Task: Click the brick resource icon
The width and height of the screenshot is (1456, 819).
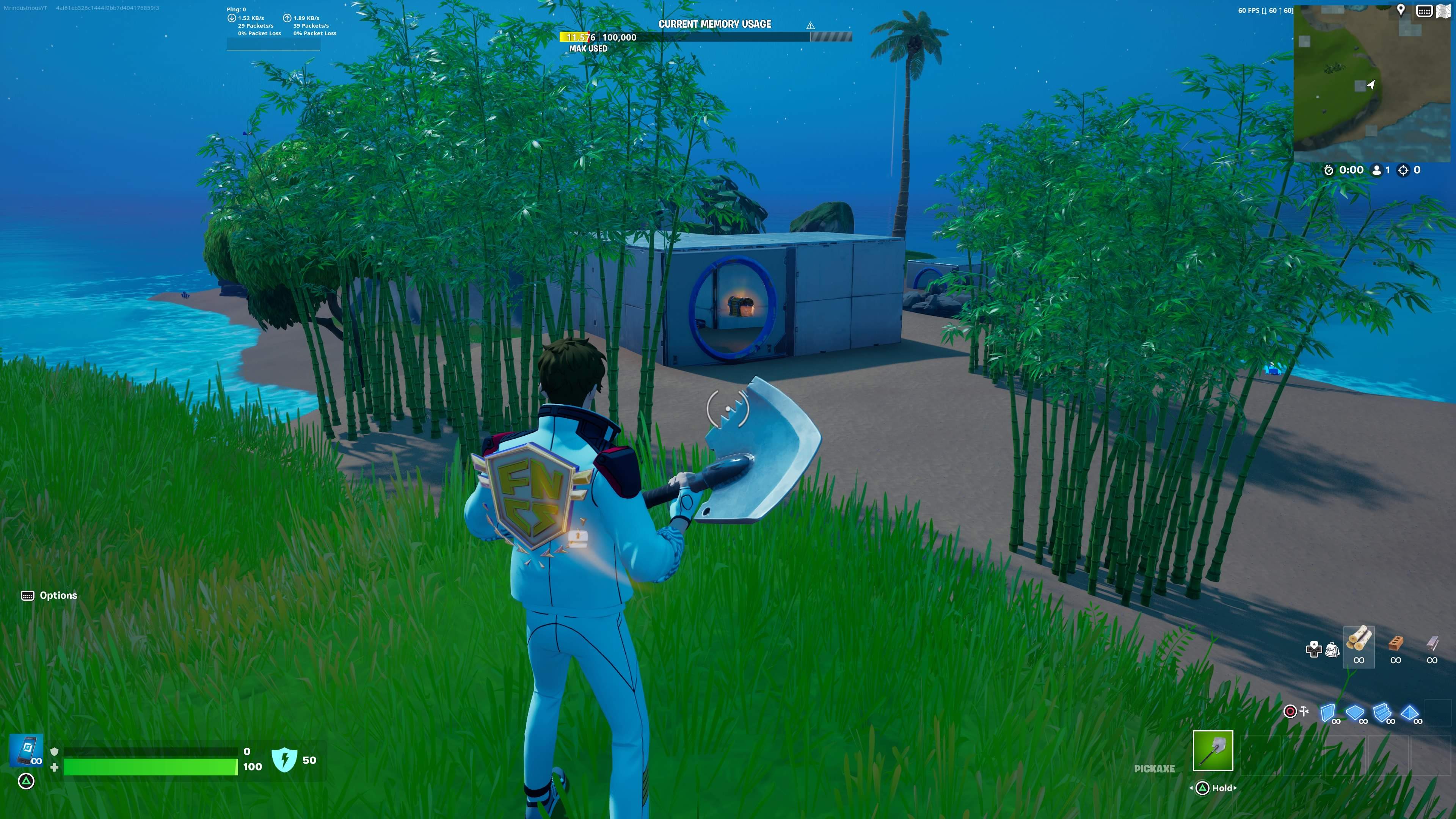Action: (x=1396, y=644)
